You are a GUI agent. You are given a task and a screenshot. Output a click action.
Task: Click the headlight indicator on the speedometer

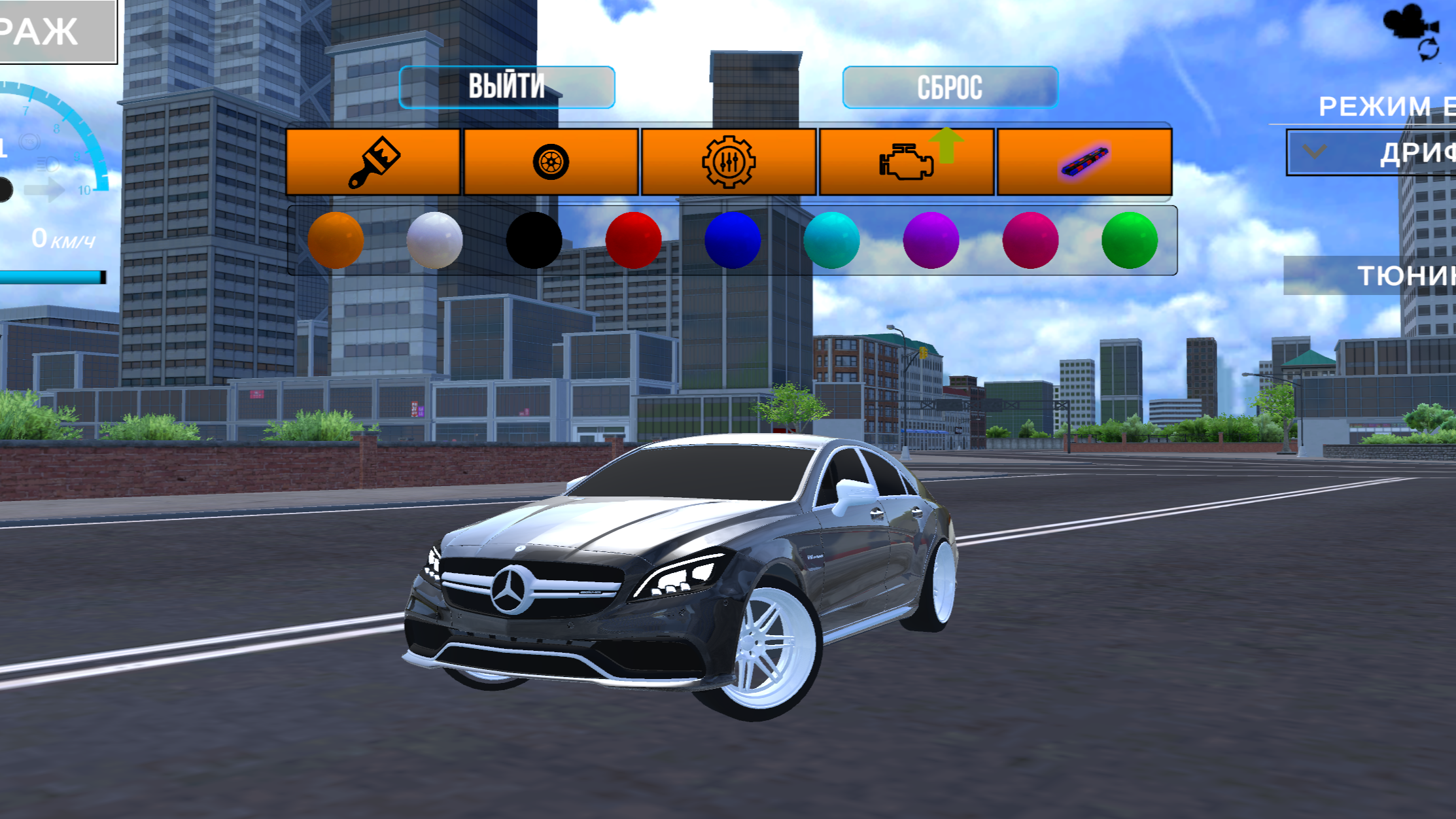point(48,163)
